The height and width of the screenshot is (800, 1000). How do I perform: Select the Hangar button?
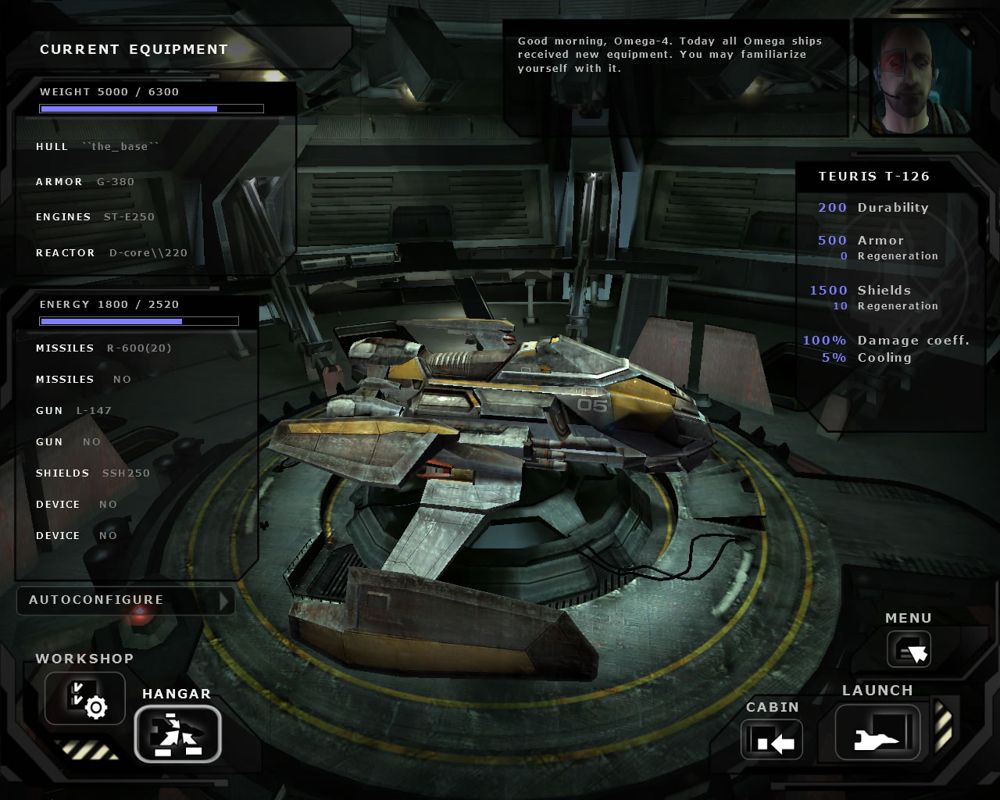pos(178,733)
